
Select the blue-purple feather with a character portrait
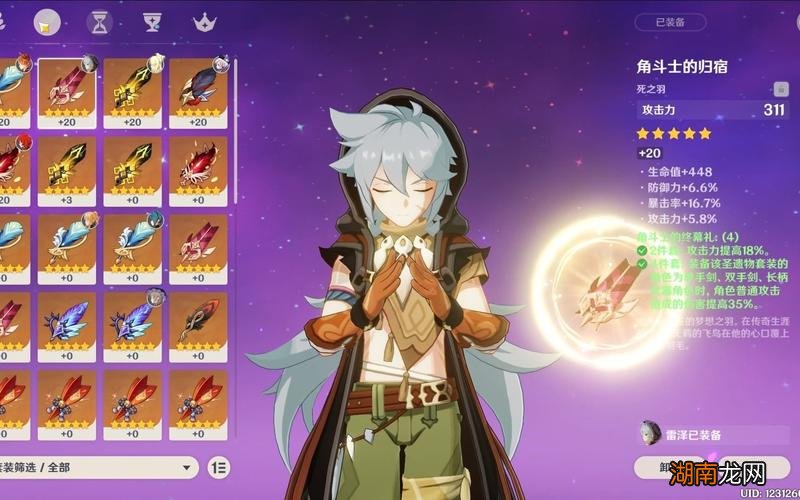click(132, 322)
